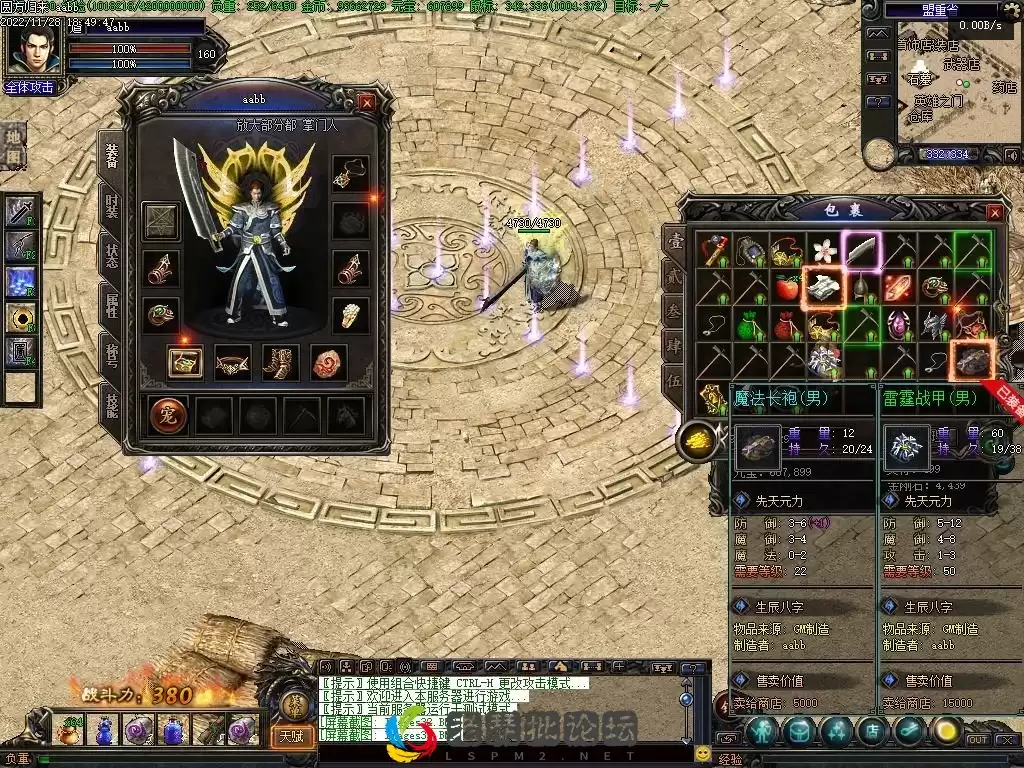Open the 技能 skills tab
1024x768 pixels.
point(111,405)
